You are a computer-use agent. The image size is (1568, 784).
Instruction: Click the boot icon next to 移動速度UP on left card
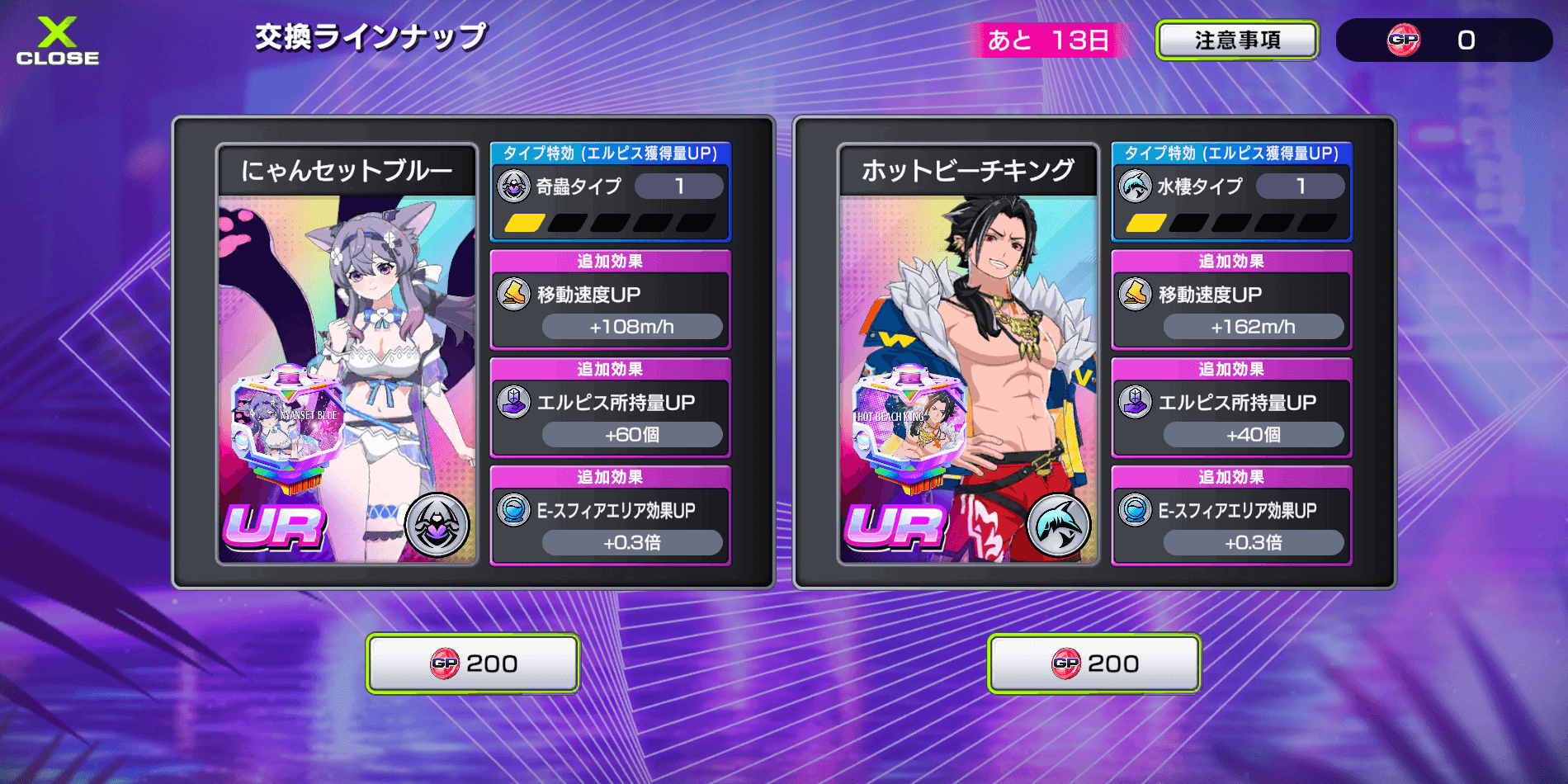513,295
